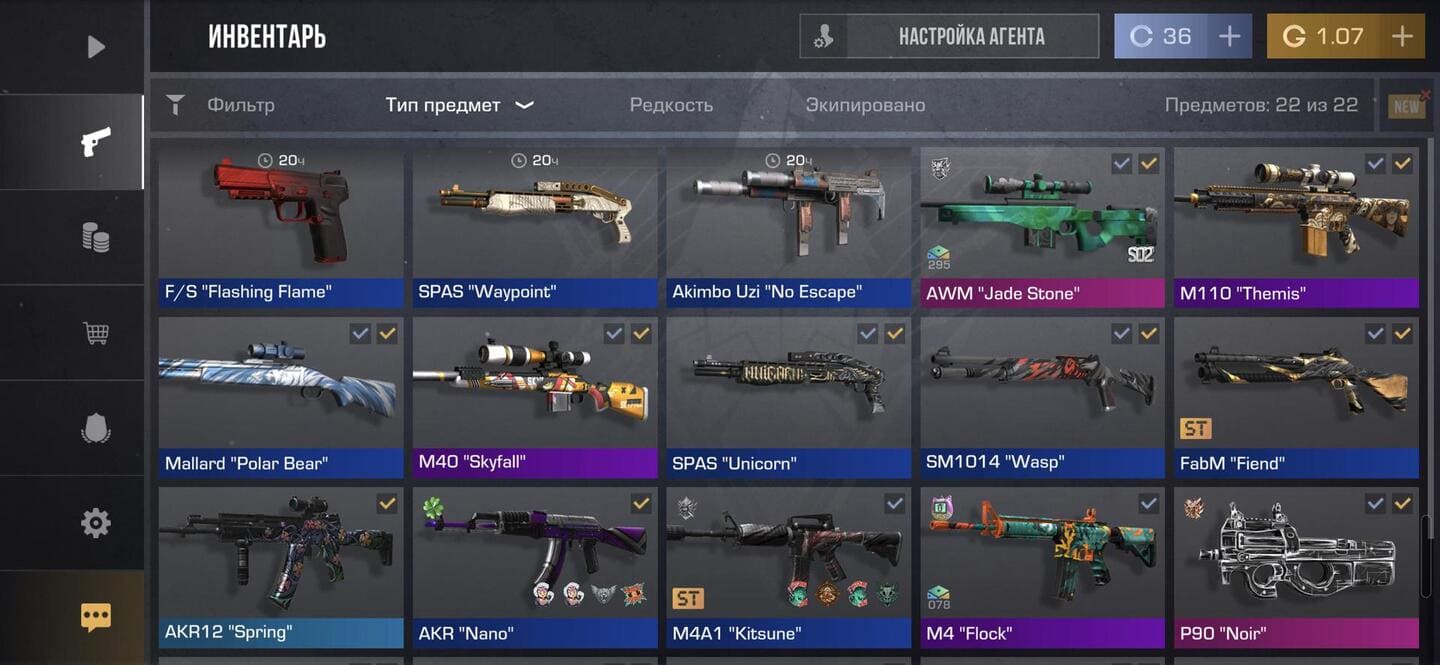Add more silver coins with plus
The height and width of the screenshot is (665, 1440).
(1229, 37)
